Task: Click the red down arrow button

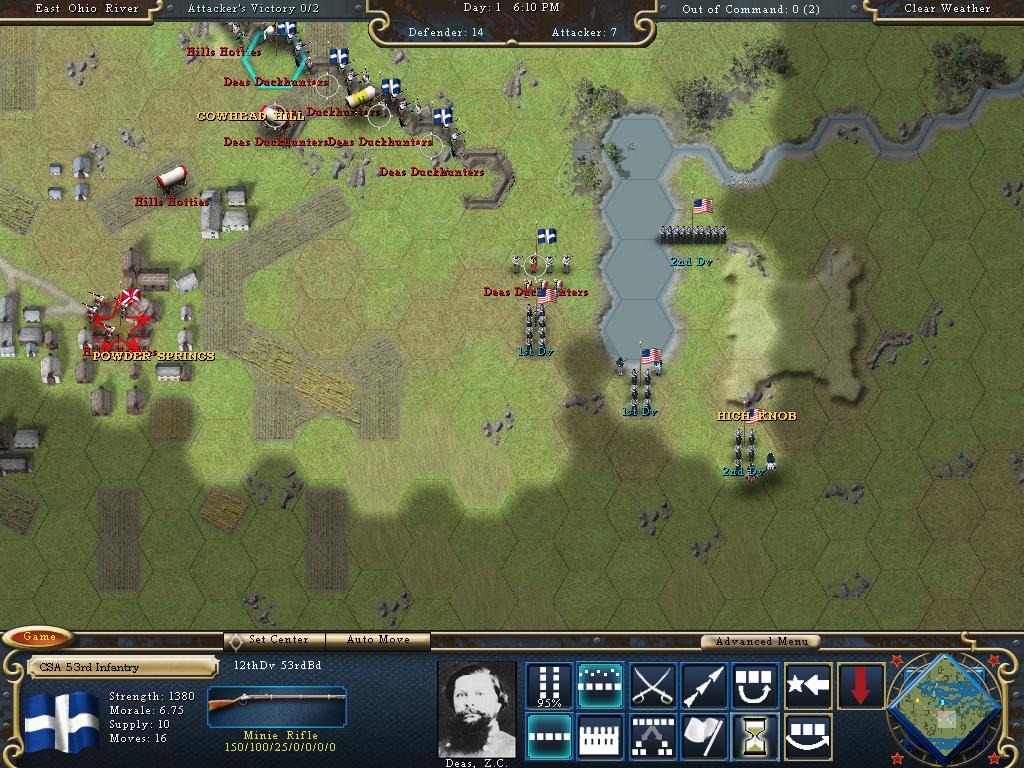Action: click(860, 685)
